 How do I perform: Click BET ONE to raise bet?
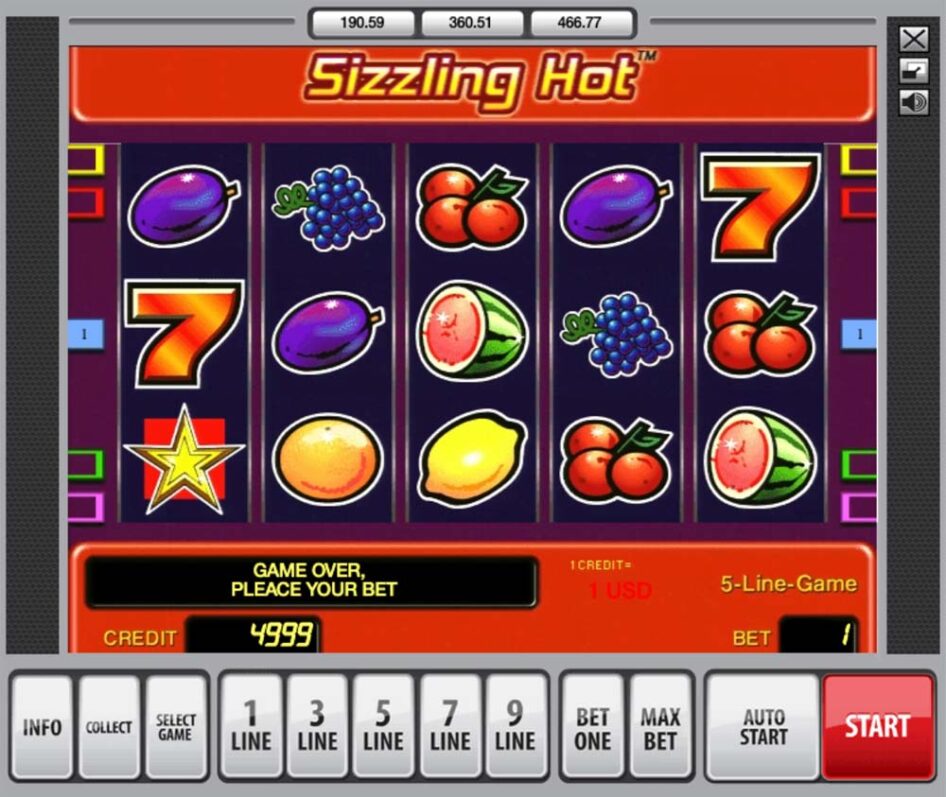(592, 727)
